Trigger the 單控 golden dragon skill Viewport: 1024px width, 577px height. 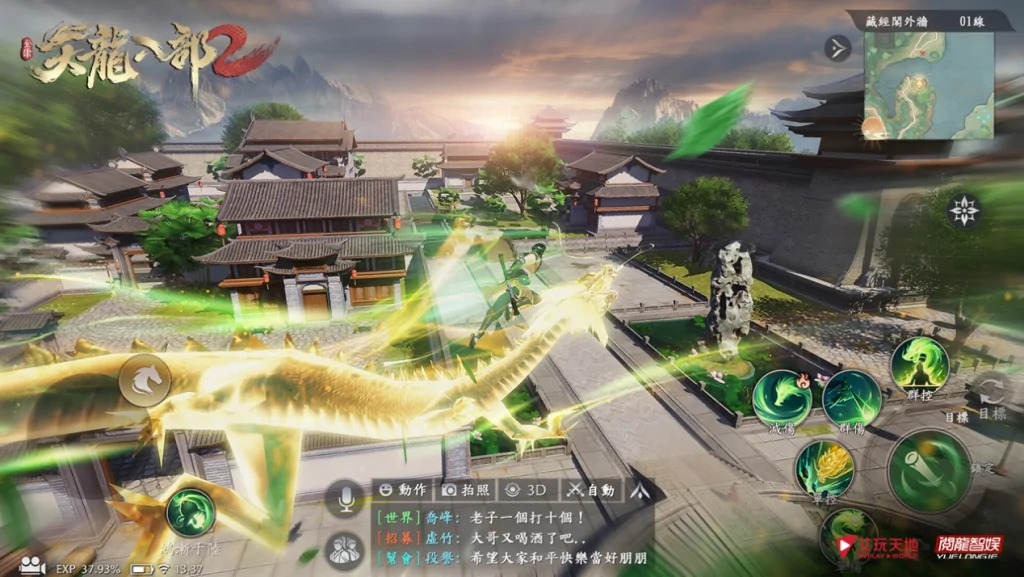[x=824, y=467]
